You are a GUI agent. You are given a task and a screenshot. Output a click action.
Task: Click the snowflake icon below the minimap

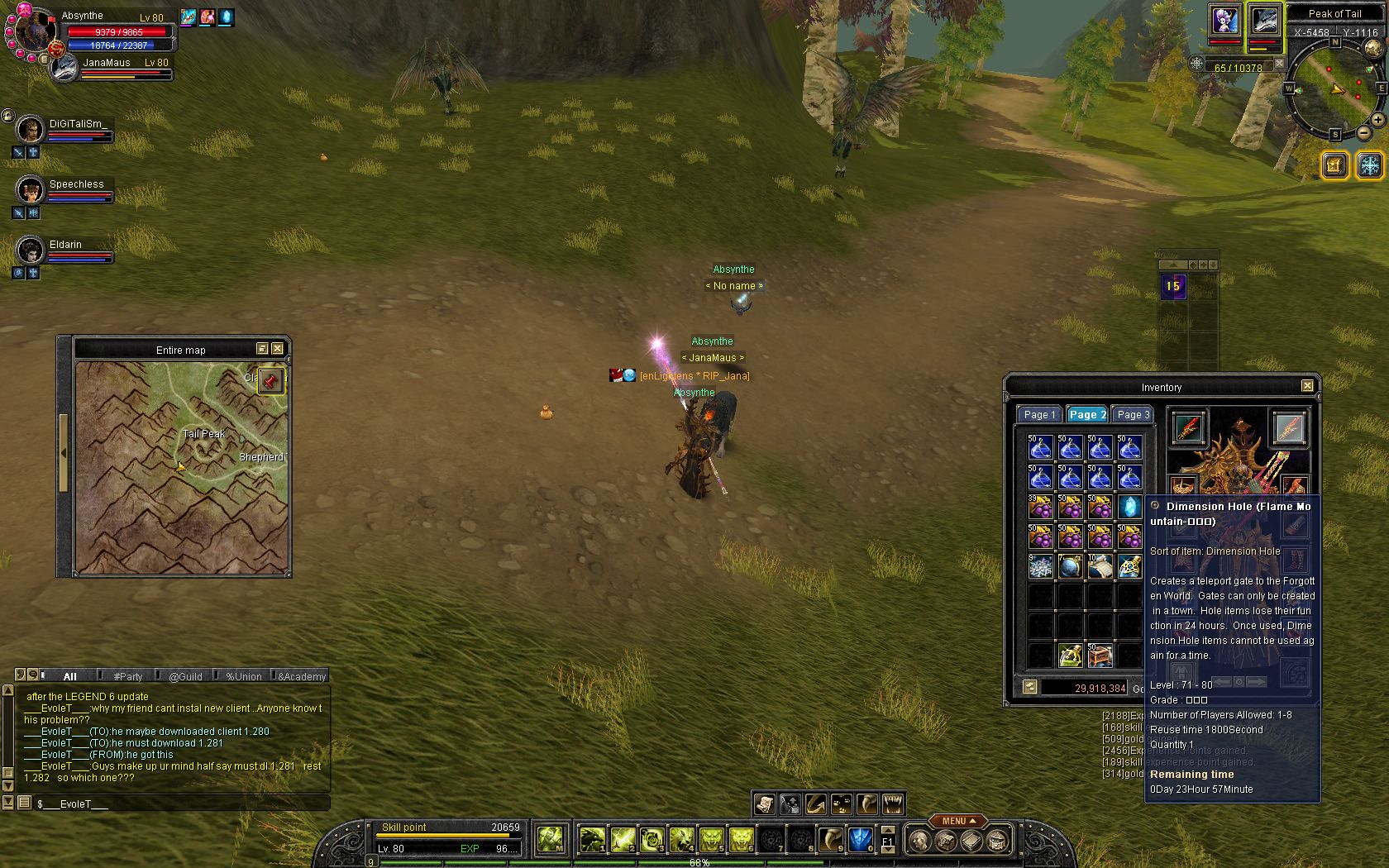(x=1370, y=165)
